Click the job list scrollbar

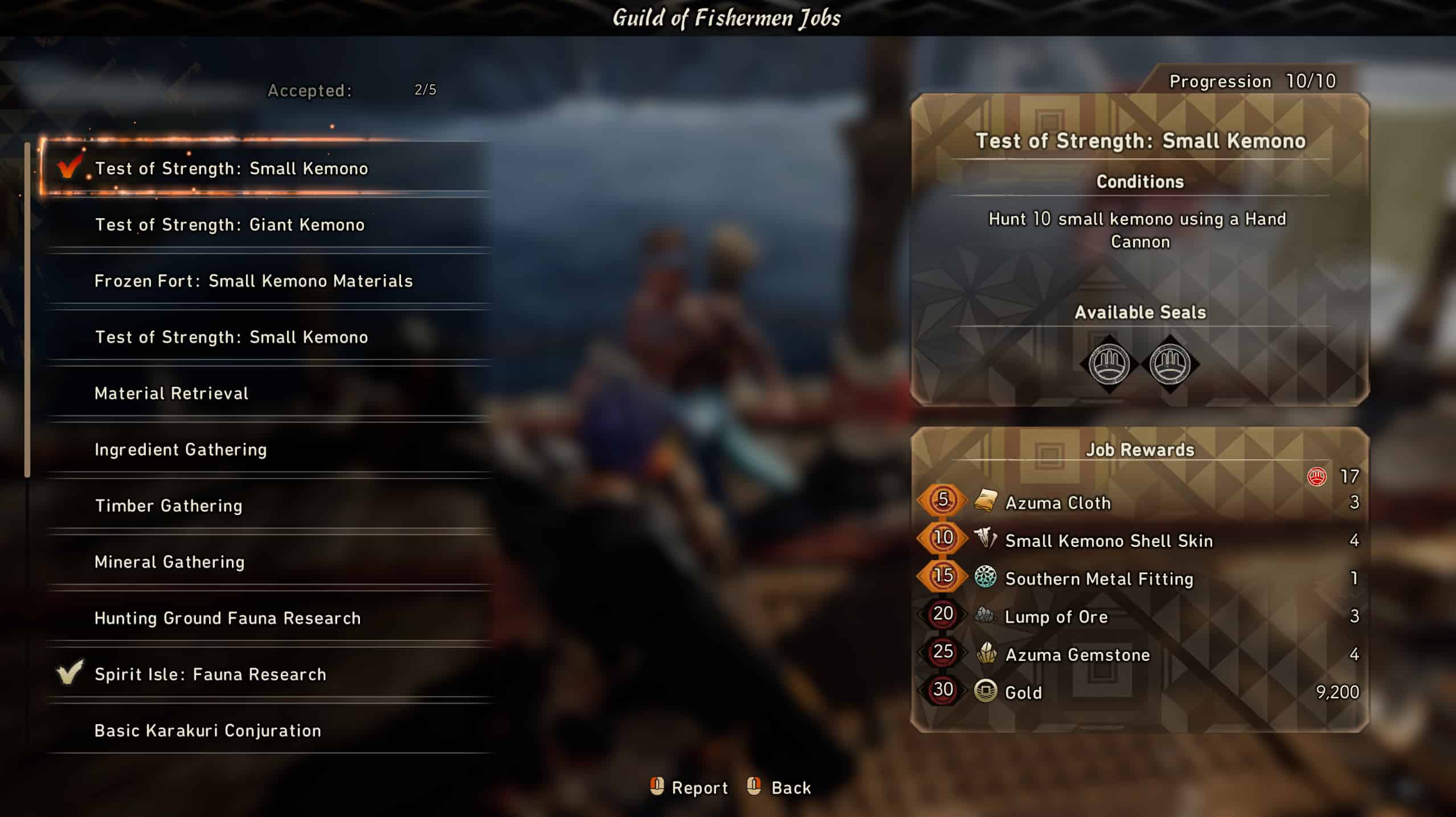[27, 311]
